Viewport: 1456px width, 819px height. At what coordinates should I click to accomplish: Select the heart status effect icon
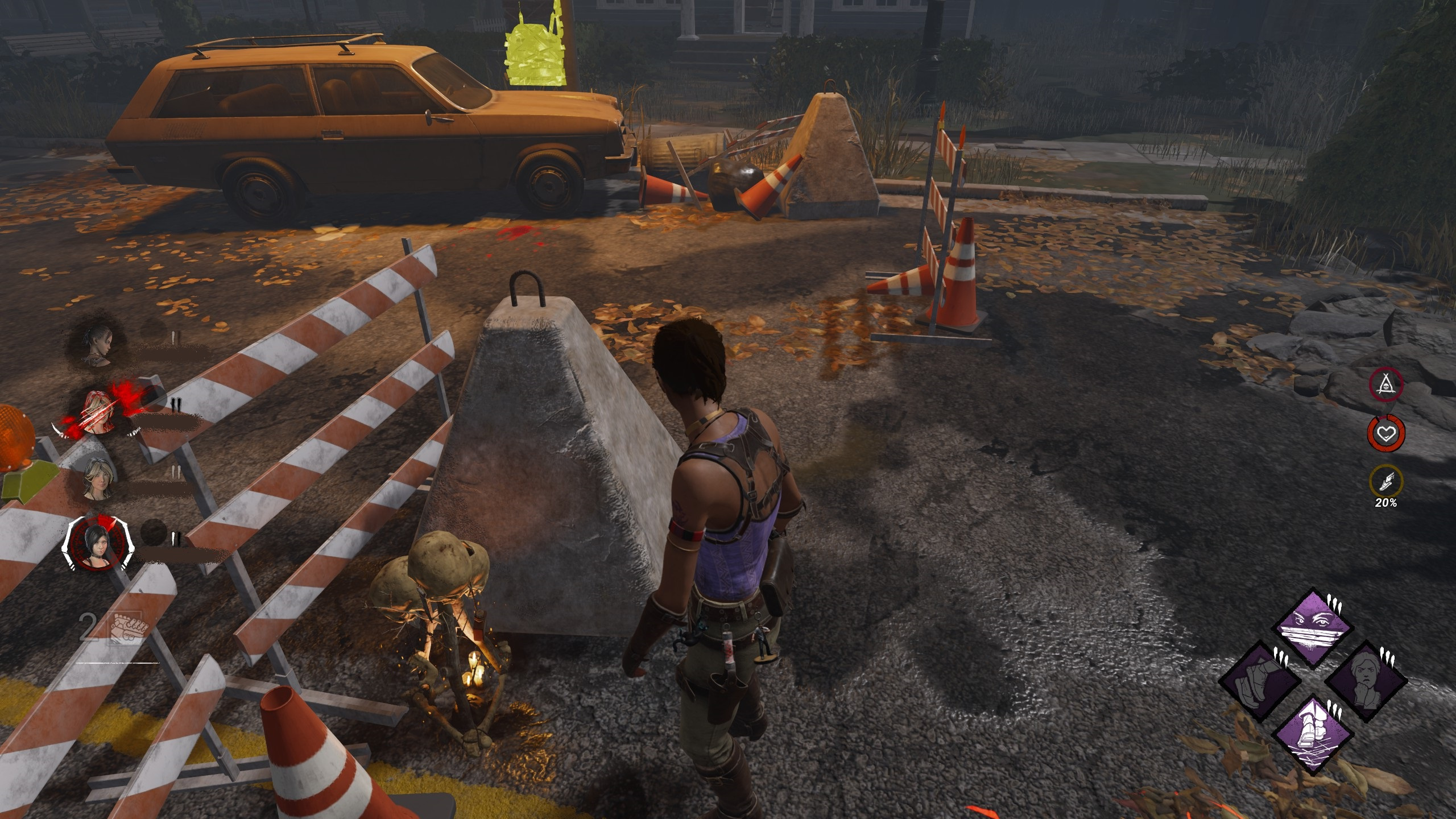point(1386,434)
